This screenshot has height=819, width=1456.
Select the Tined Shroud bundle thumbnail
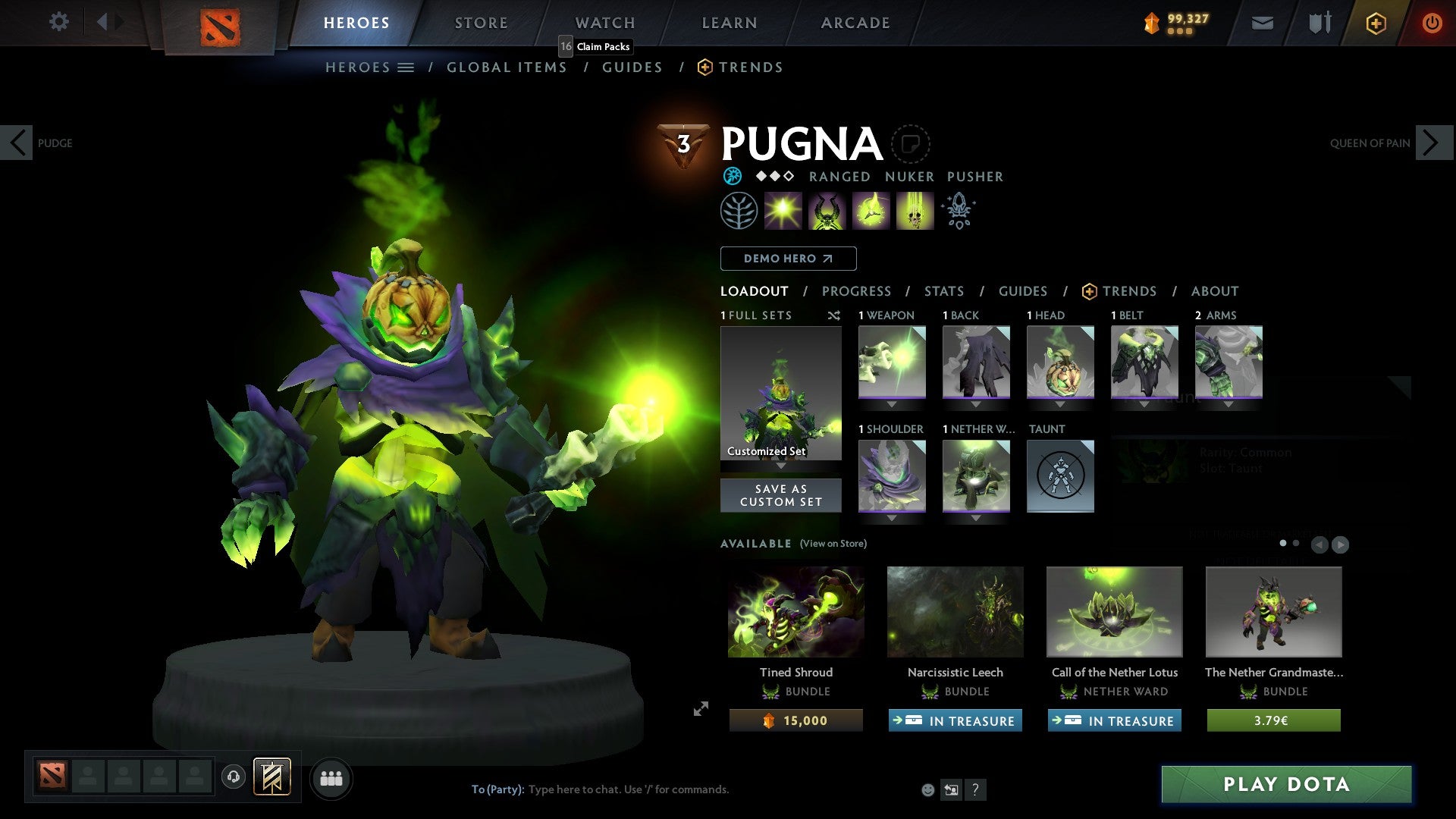click(x=795, y=612)
